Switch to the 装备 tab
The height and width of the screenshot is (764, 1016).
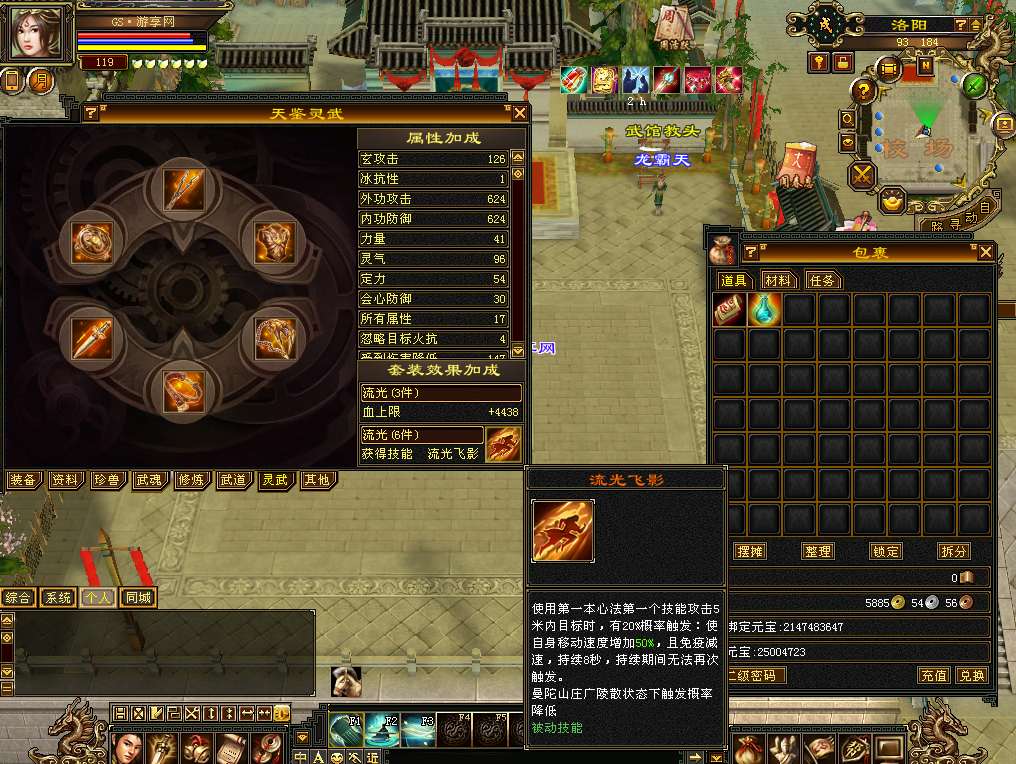click(x=23, y=481)
